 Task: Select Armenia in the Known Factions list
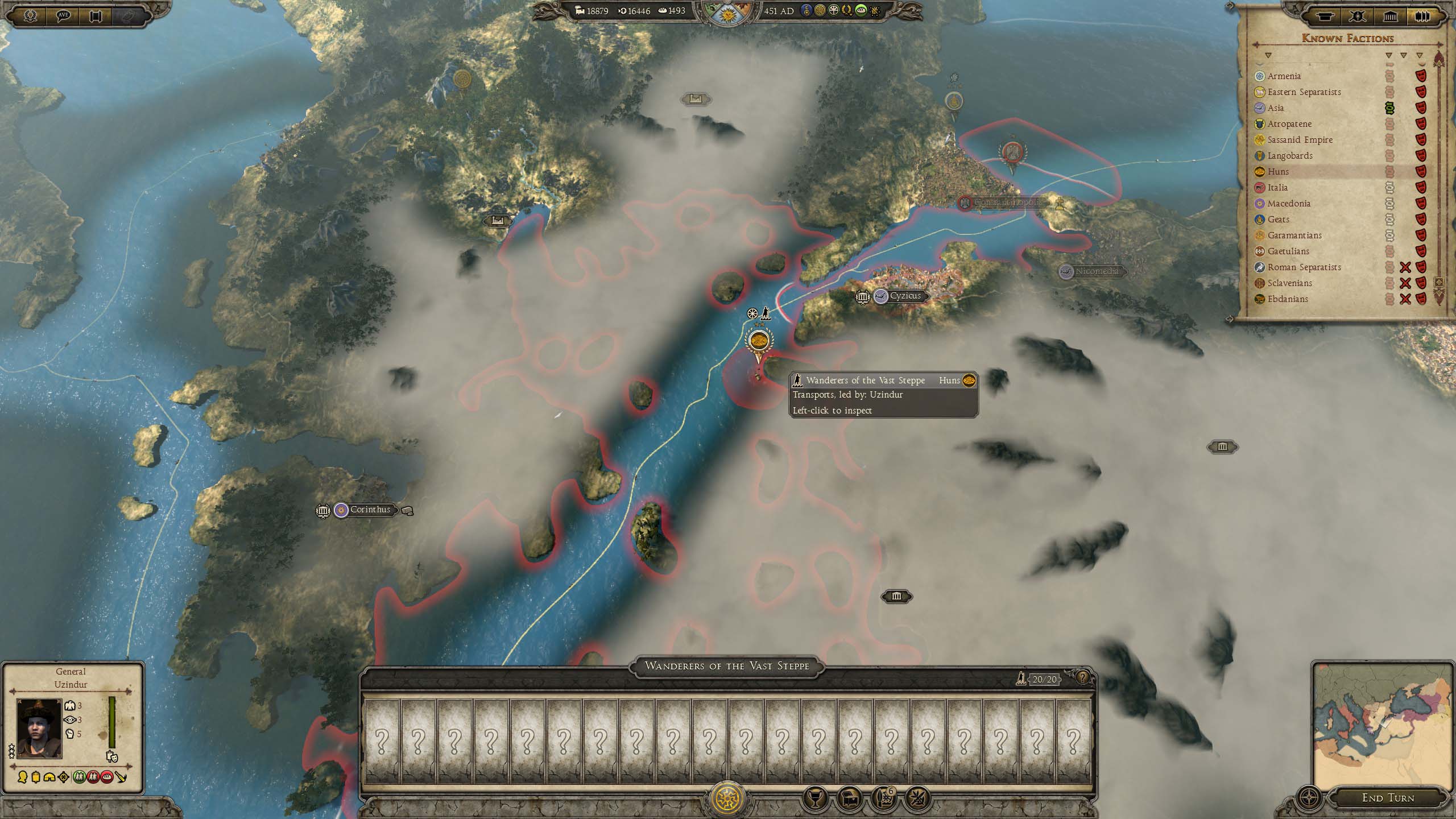coord(1284,76)
